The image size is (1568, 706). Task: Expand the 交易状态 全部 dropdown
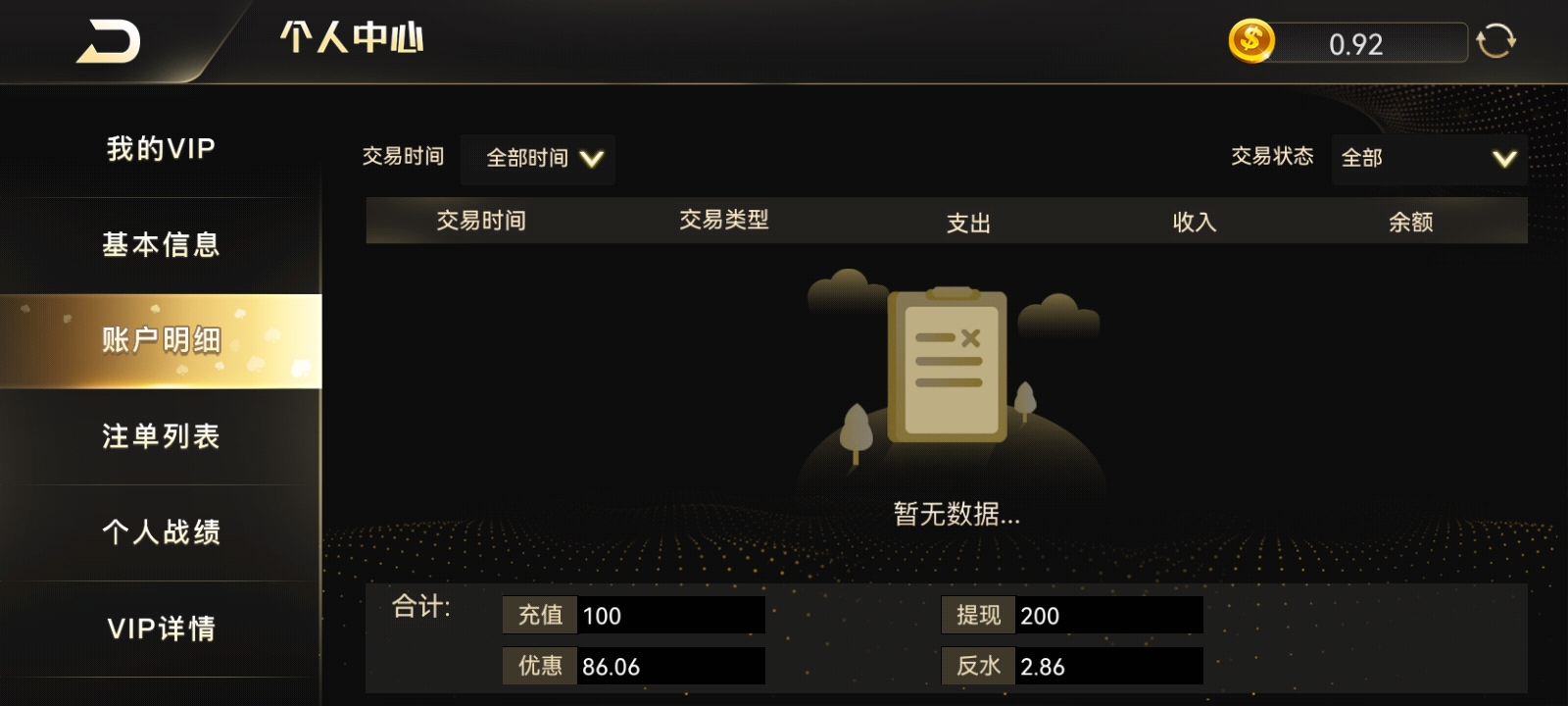(x=1426, y=158)
